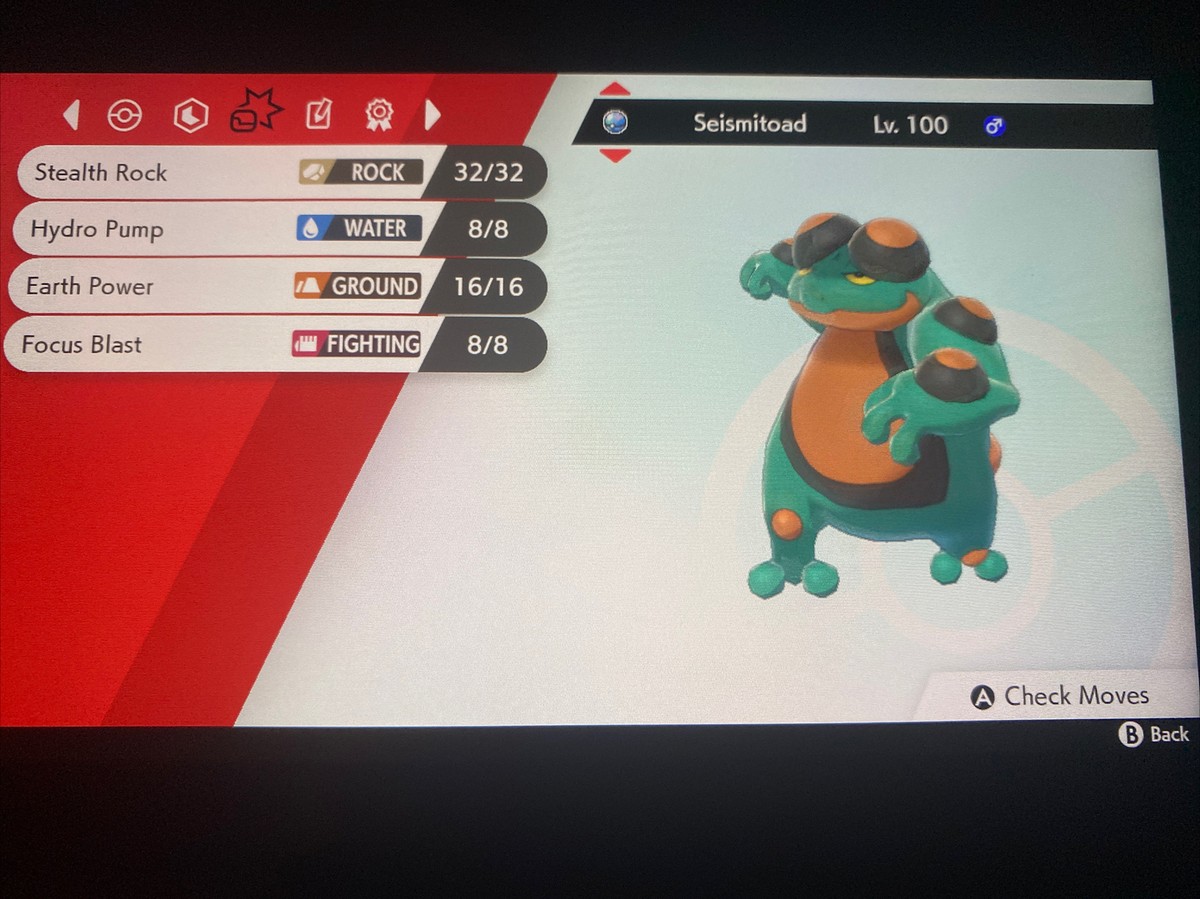The image size is (1200, 899).
Task: Go back using the Back button
Action: pyautogui.click(x=1153, y=735)
